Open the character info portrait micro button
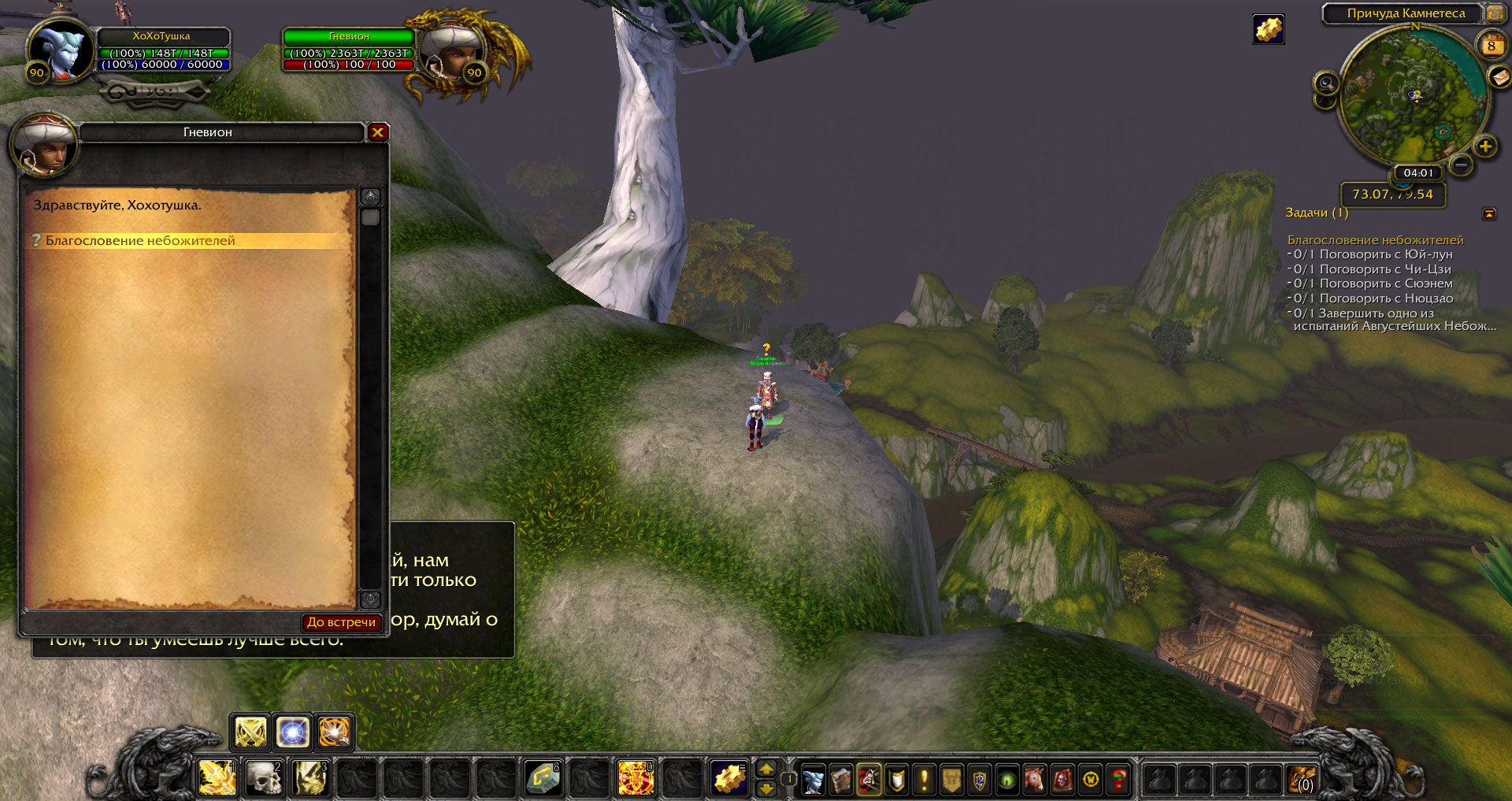Image resolution: width=1512 pixels, height=801 pixels. 813,780
